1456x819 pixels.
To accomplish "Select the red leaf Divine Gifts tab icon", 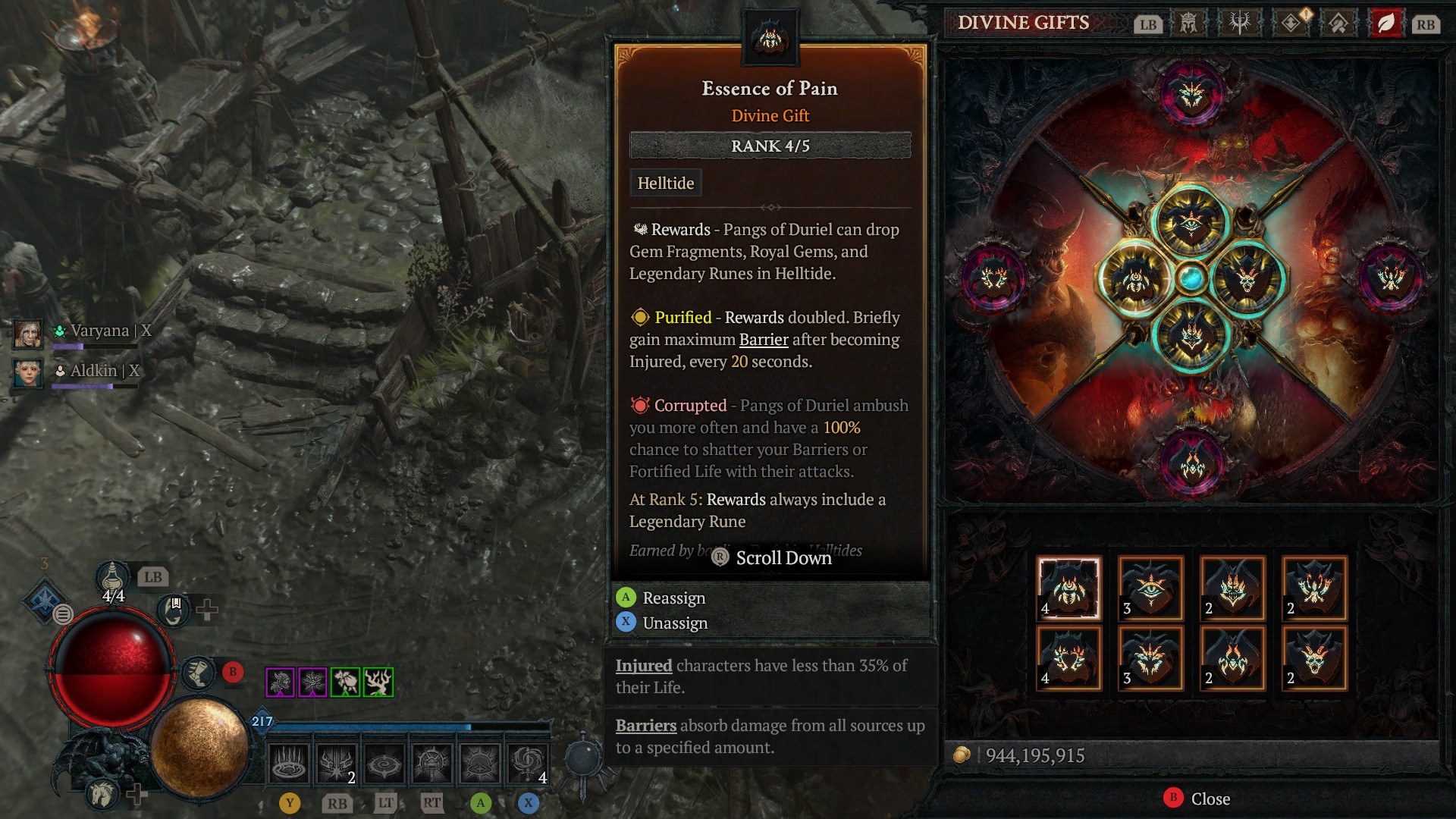I will [1385, 23].
